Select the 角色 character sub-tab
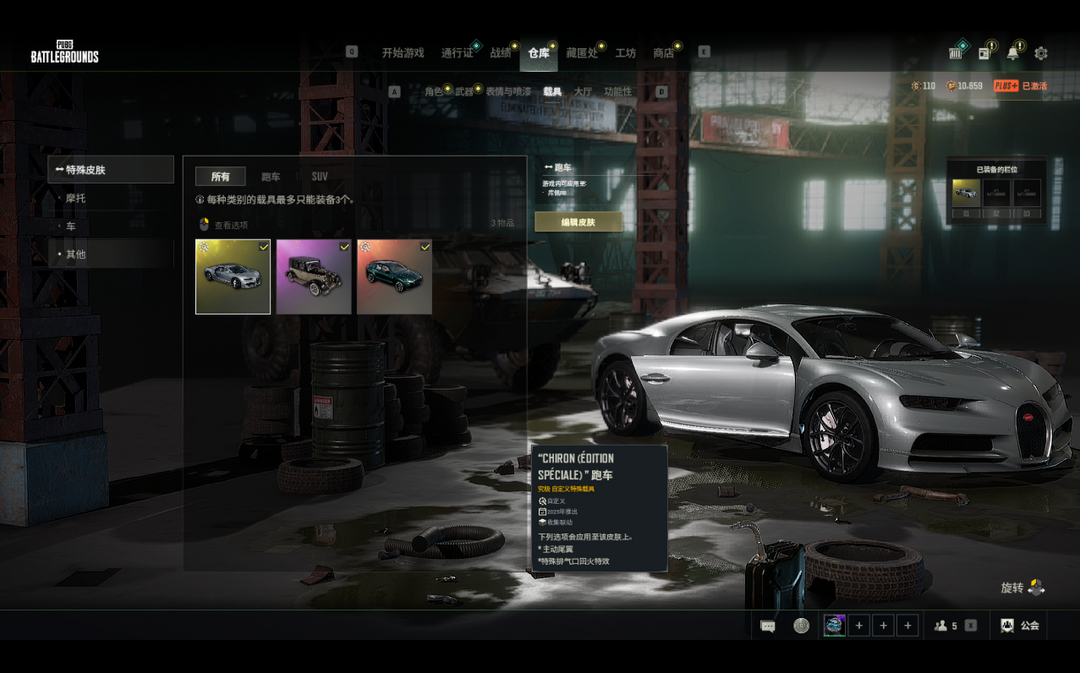 [x=433, y=92]
